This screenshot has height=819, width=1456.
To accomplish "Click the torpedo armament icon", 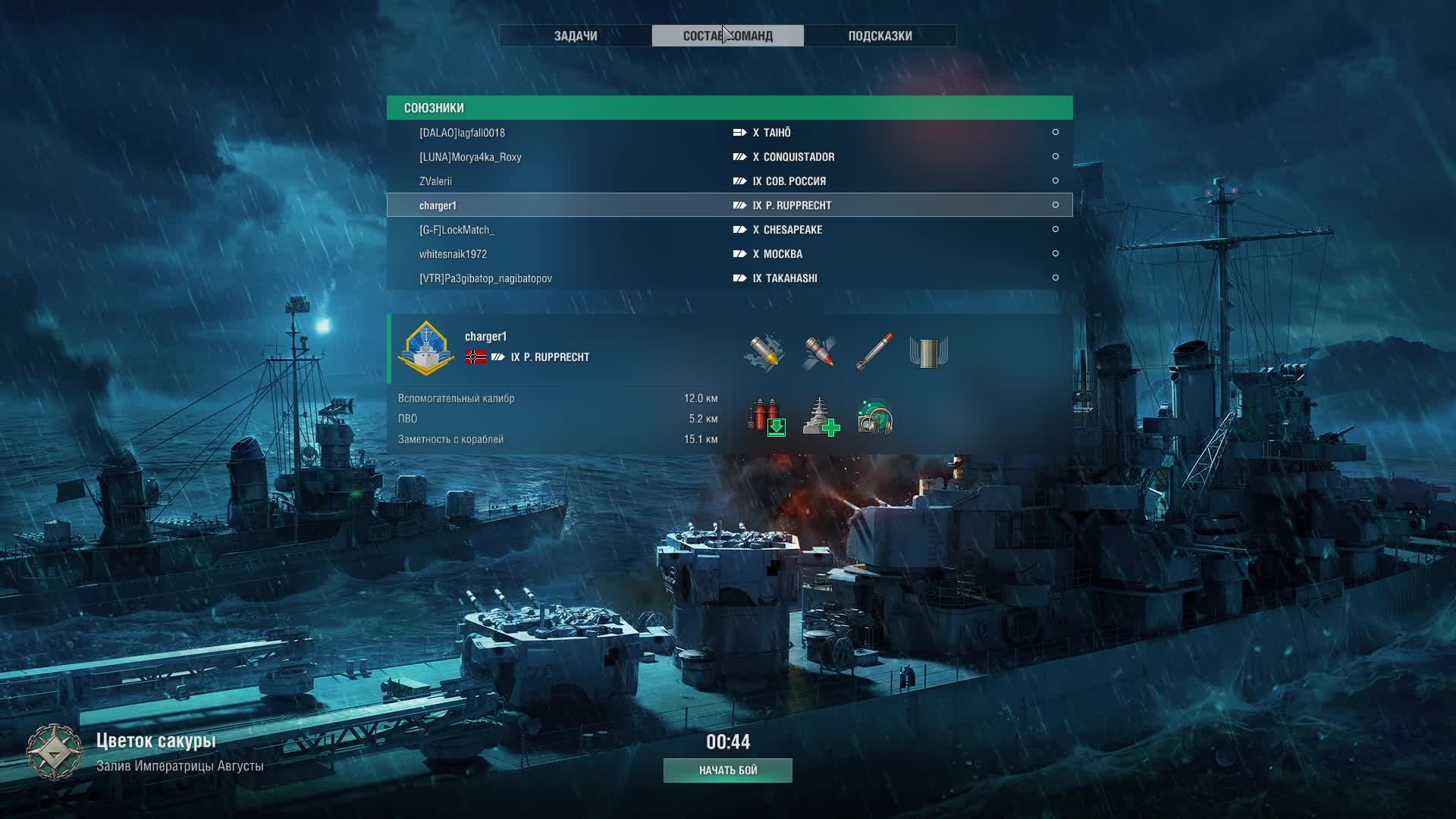I will 874,352.
